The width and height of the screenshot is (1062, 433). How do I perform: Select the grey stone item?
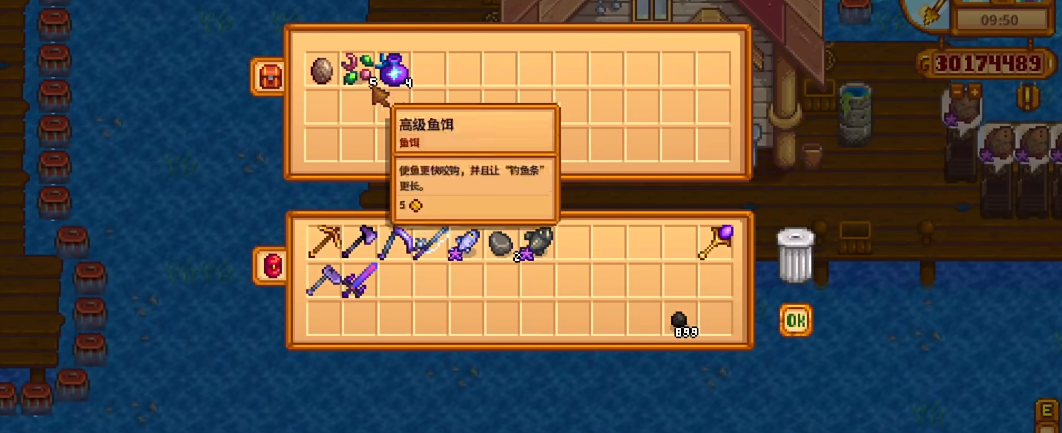click(x=500, y=243)
